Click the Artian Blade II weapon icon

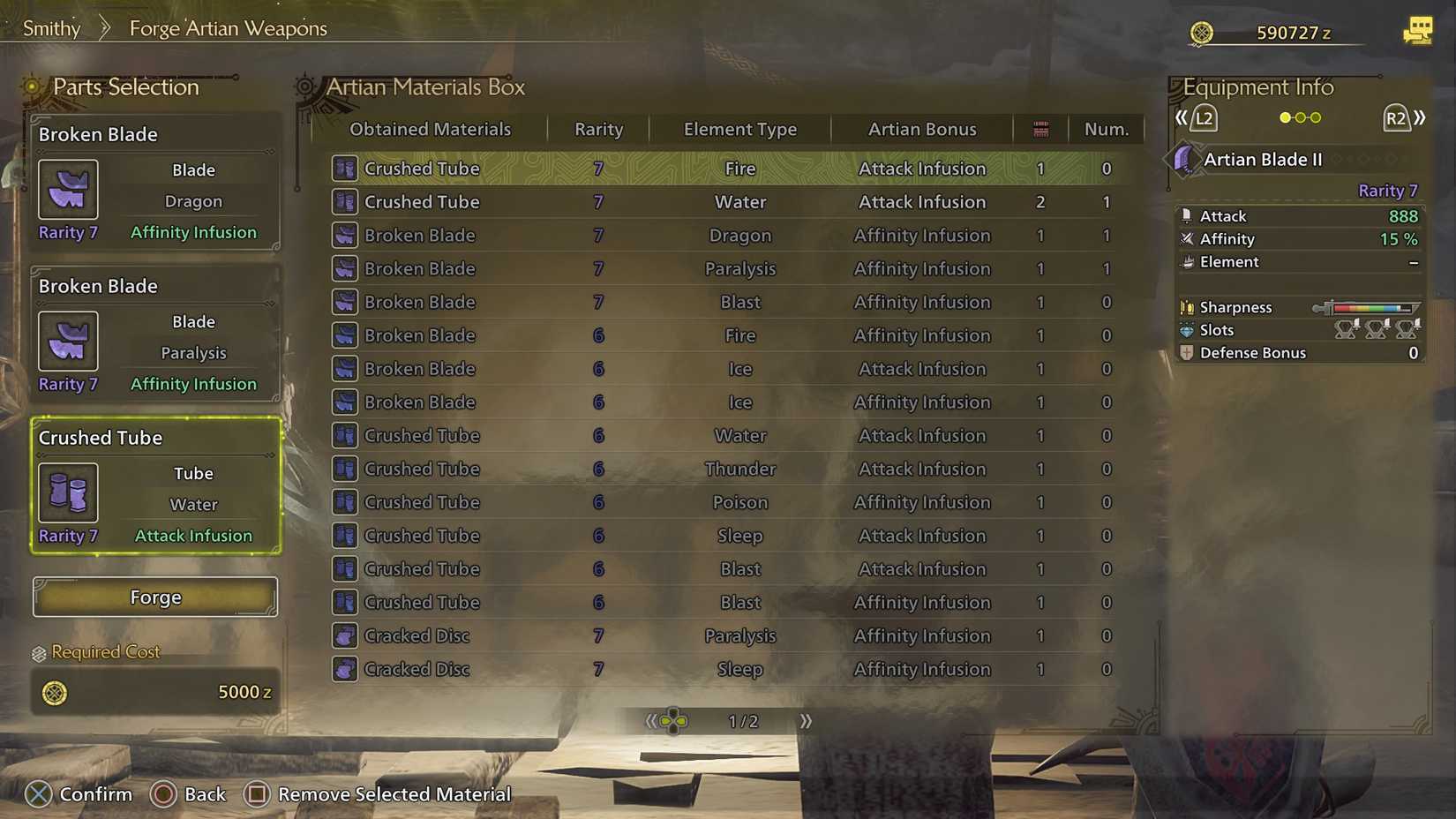pos(1186,160)
